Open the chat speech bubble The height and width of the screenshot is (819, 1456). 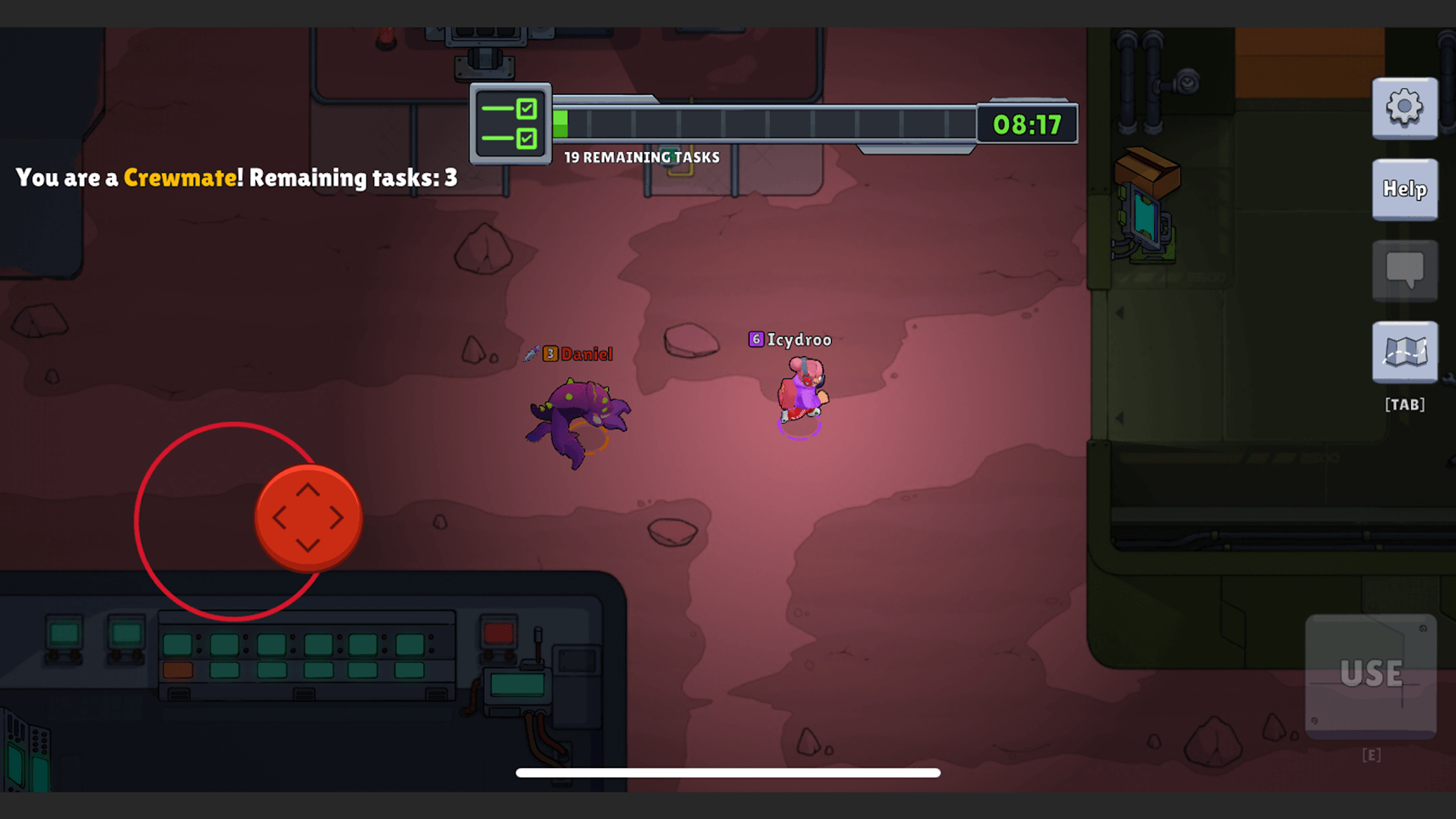point(1404,270)
